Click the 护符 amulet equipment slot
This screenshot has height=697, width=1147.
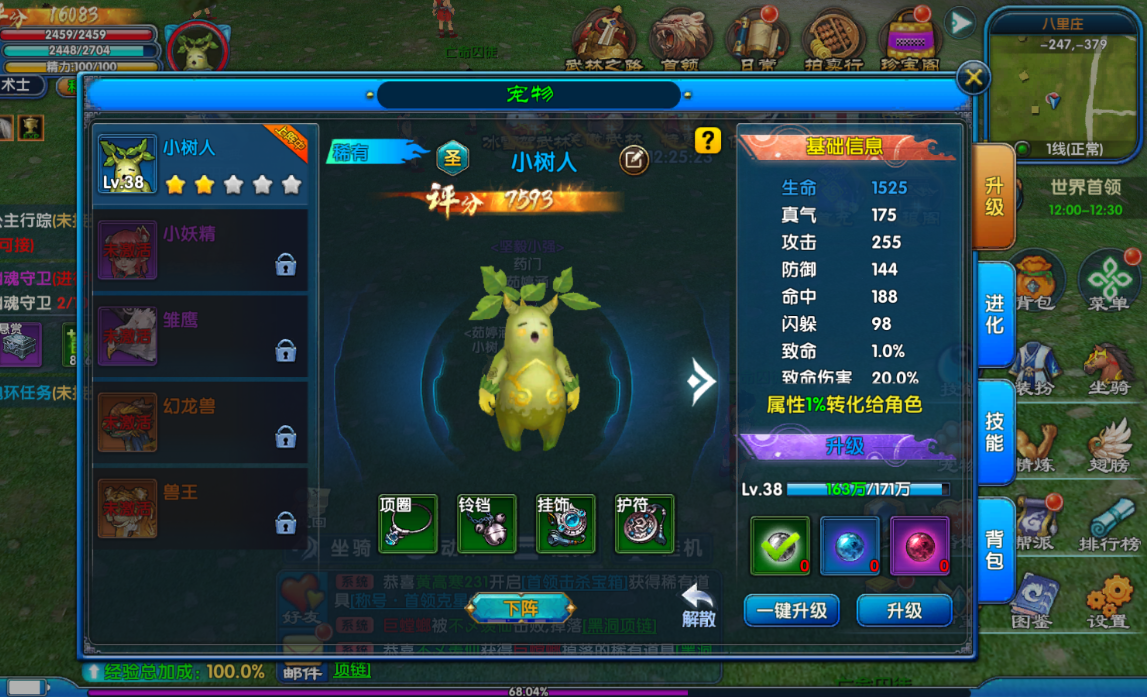tap(645, 523)
